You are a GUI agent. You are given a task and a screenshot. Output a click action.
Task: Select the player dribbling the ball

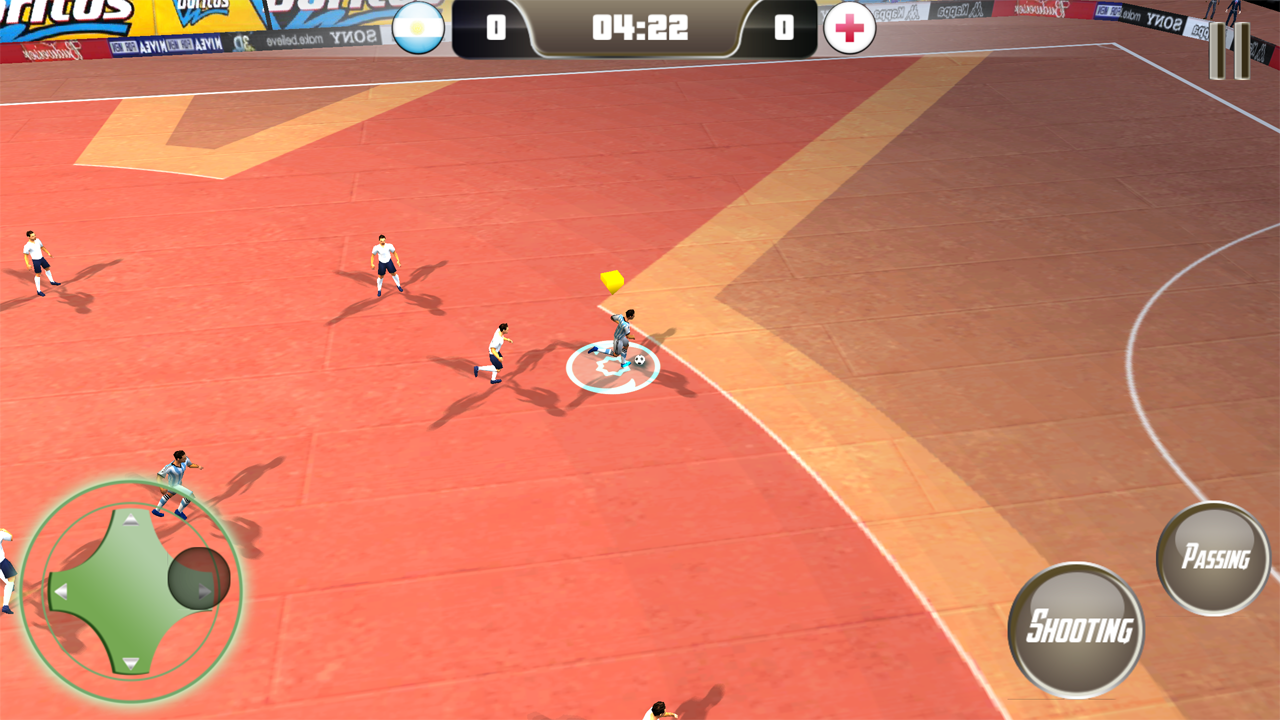click(620, 330)
